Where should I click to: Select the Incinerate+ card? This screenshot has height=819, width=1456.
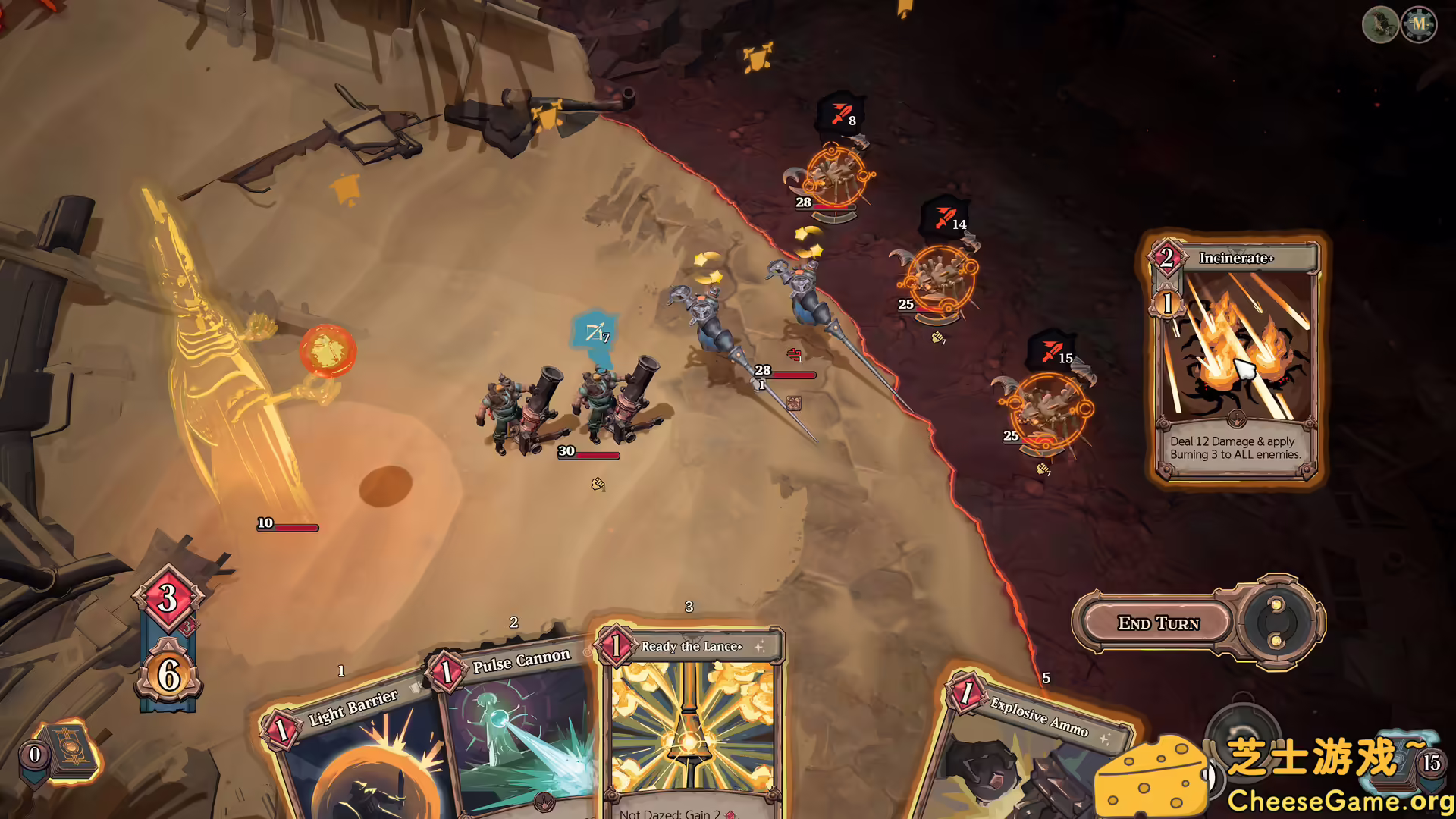1235,356
